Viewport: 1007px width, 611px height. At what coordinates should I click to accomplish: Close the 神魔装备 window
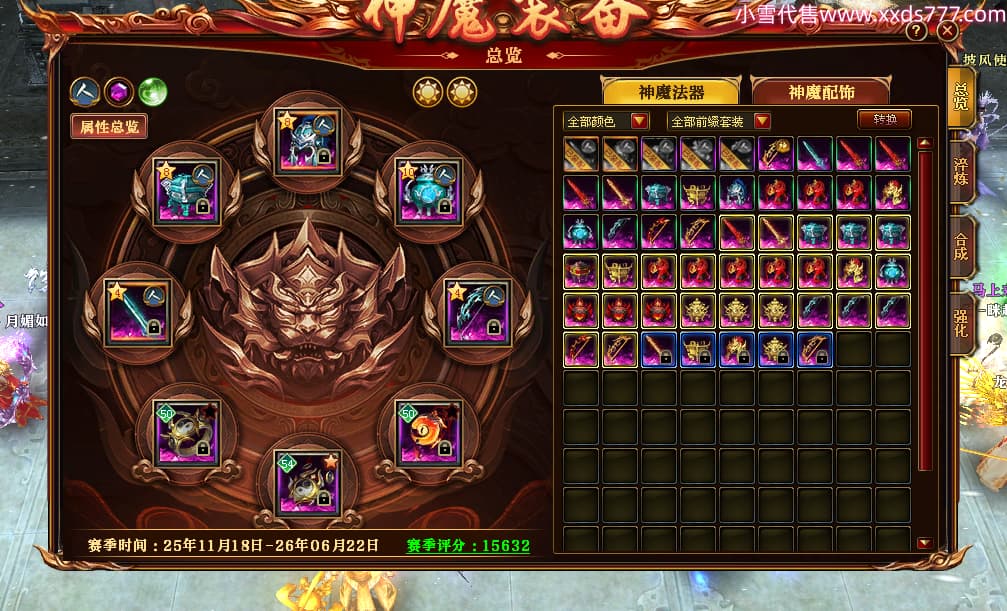(948, 31)
